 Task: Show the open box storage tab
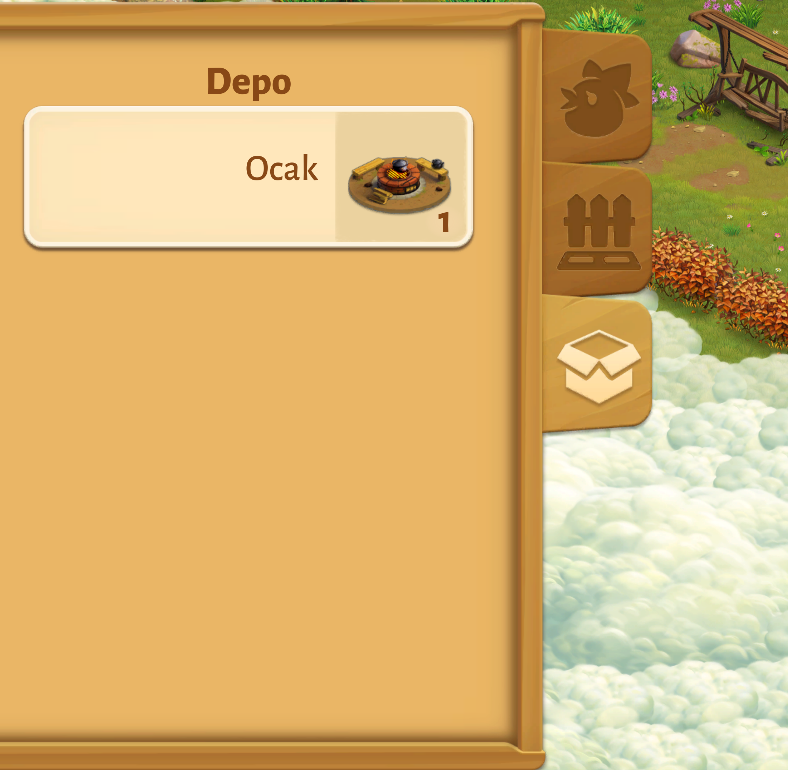pyautogui.click(x=598, y=365)
